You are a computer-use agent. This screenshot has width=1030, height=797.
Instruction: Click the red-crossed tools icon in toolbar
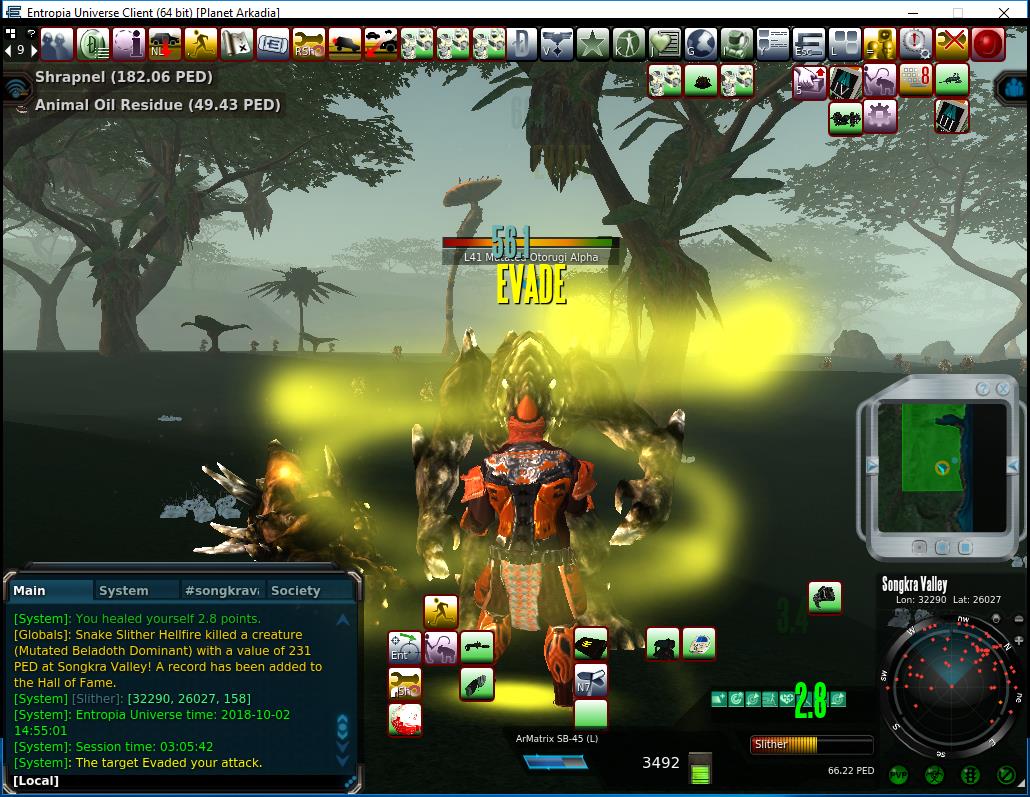coord(951,44)
